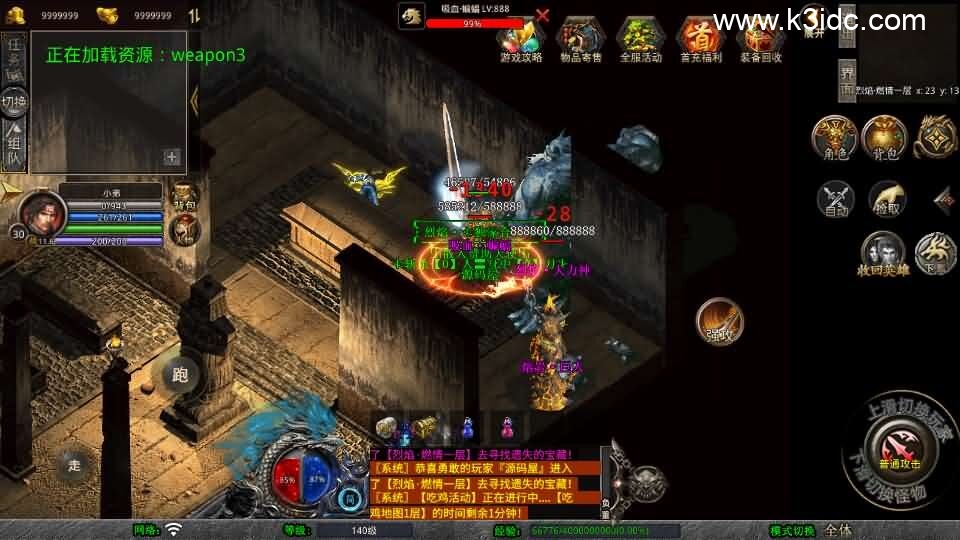This screenshot has width=960, height=540.
Task: Open the 角色 character panel
Action: pyautogui.click(x=834, y=138)
